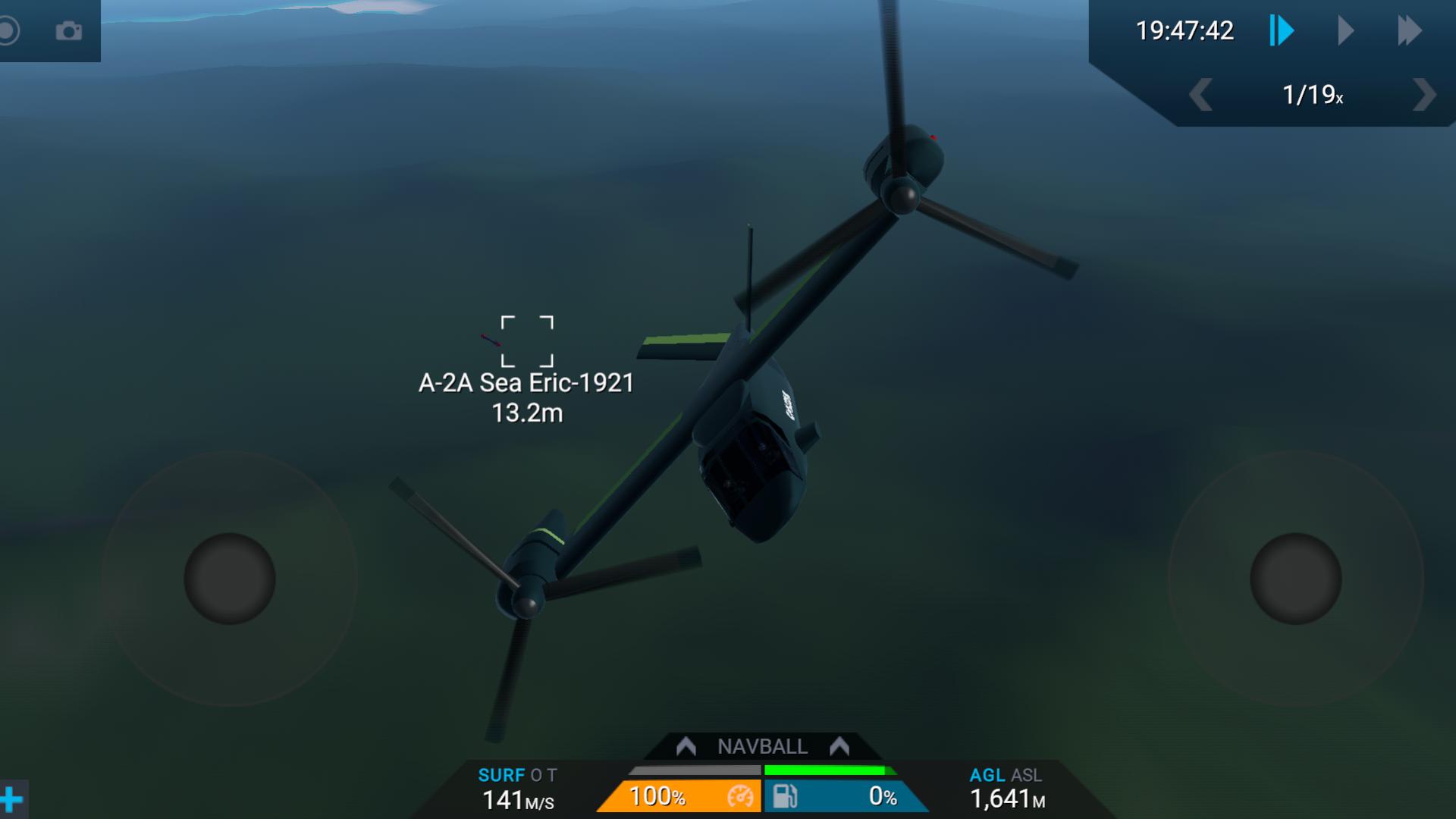
Task: Click the orange 100% throttle indicator
Action: [680, 796]
